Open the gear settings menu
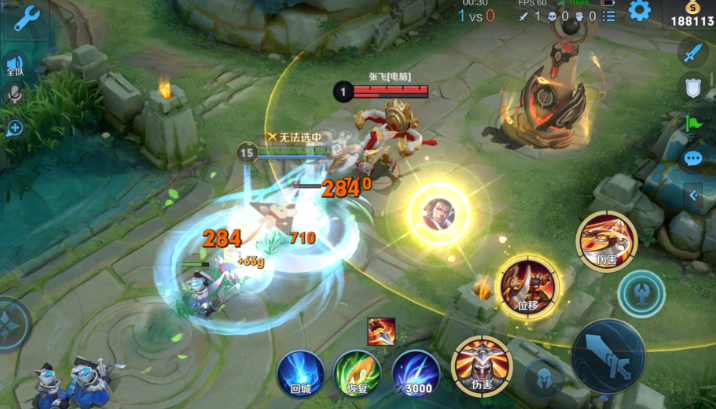 click(639, 11)
